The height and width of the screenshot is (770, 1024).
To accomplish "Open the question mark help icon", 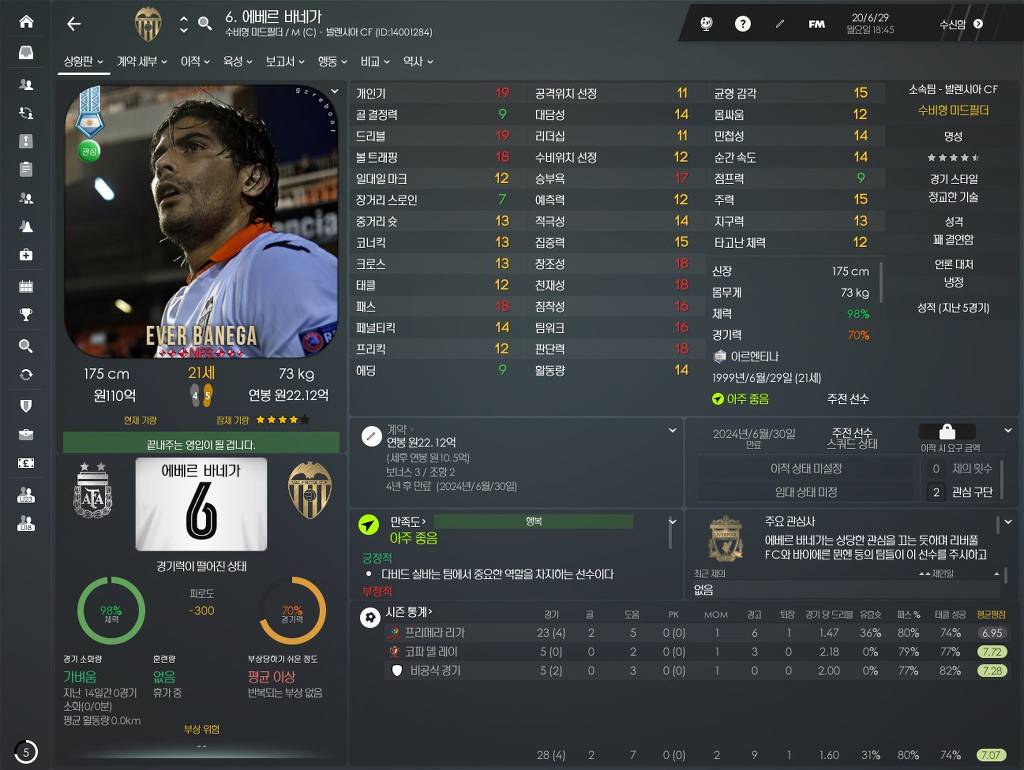I will 743,24.
